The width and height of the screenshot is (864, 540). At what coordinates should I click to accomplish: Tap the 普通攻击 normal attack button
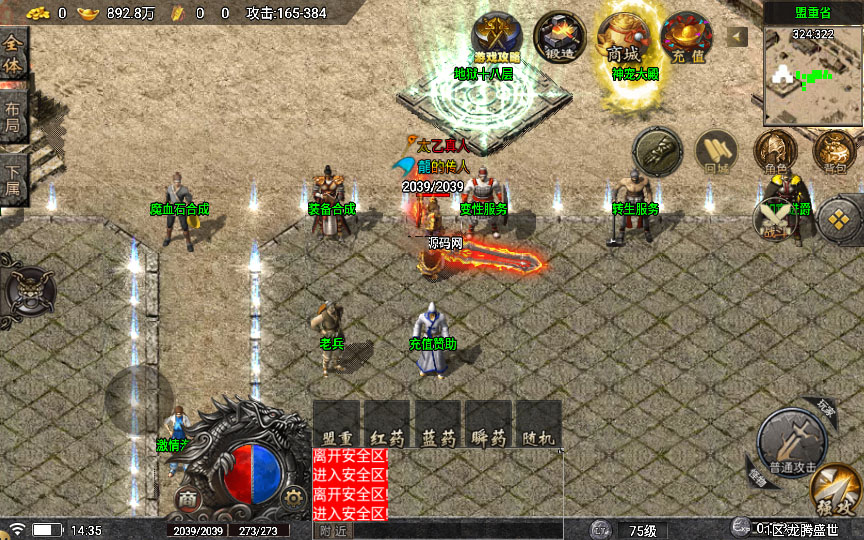[791, 442]
